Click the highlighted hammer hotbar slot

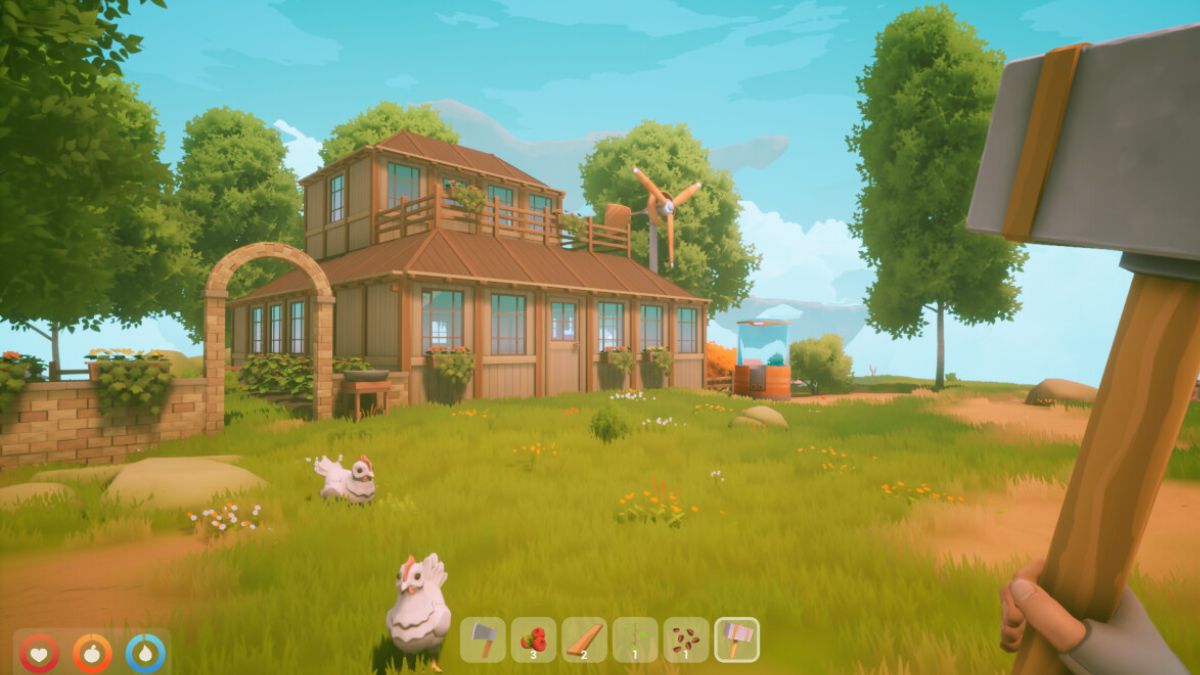pos(737,639)
